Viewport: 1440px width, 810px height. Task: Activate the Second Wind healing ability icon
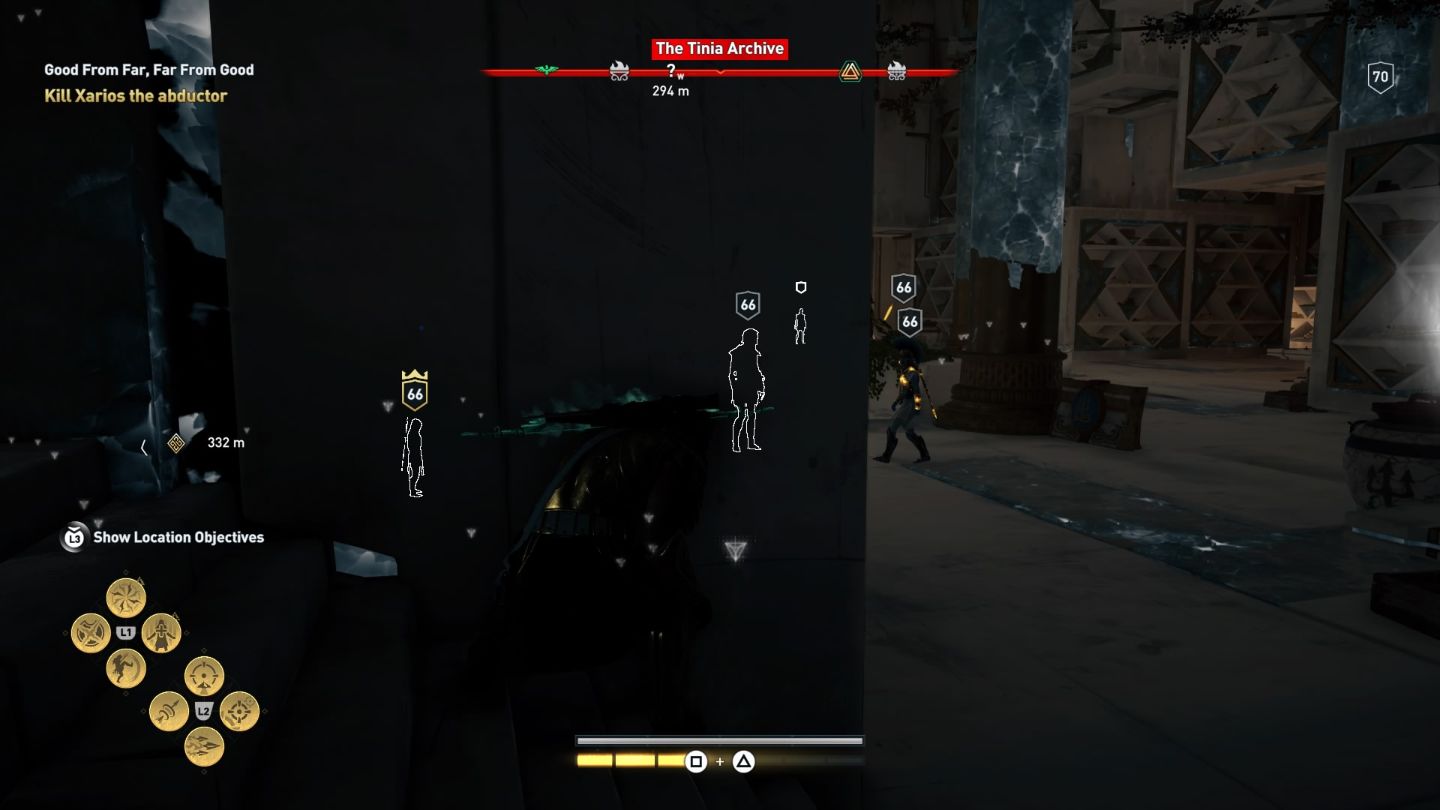pos(161,633)
